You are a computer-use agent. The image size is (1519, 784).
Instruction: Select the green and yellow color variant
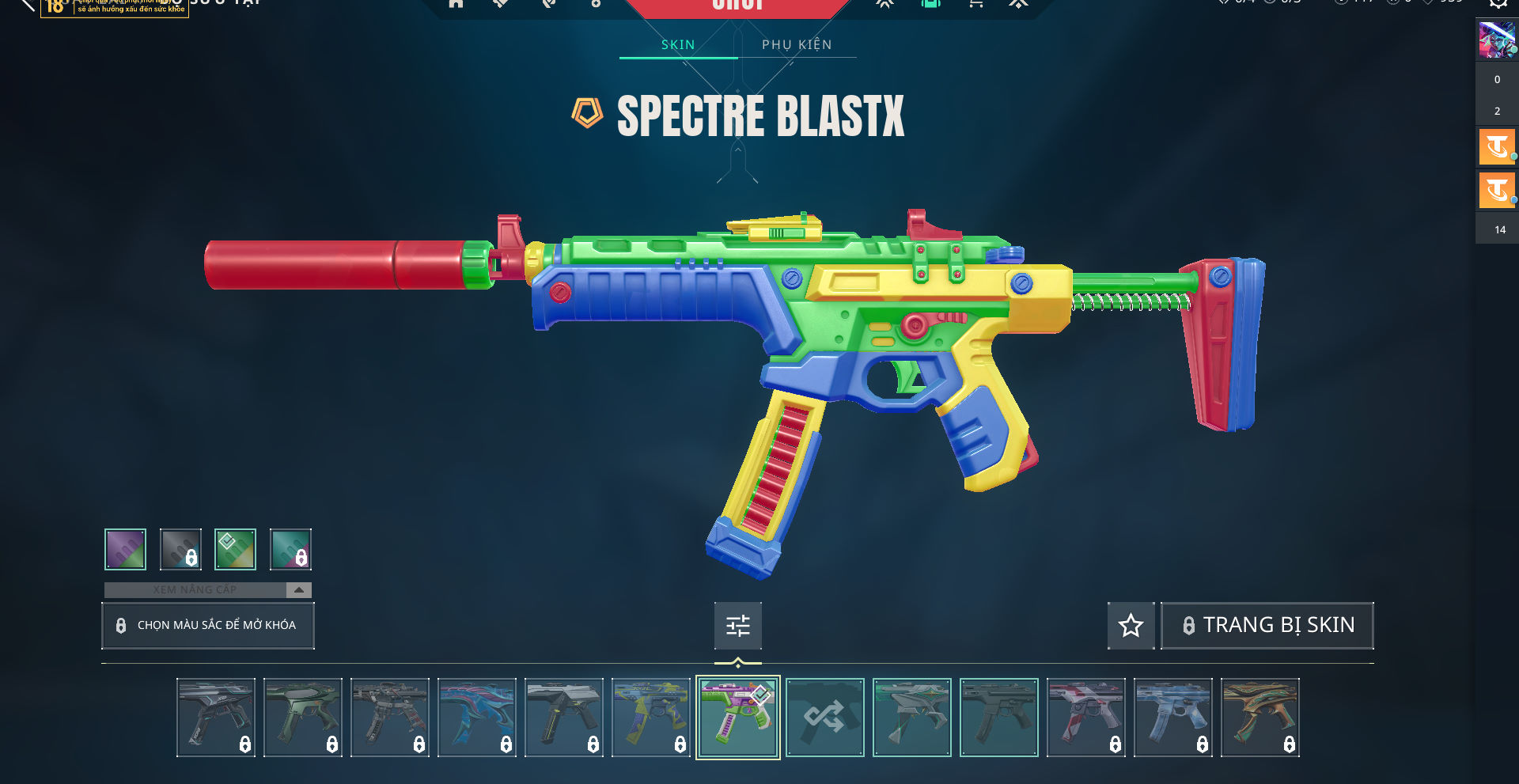[235, 549]
